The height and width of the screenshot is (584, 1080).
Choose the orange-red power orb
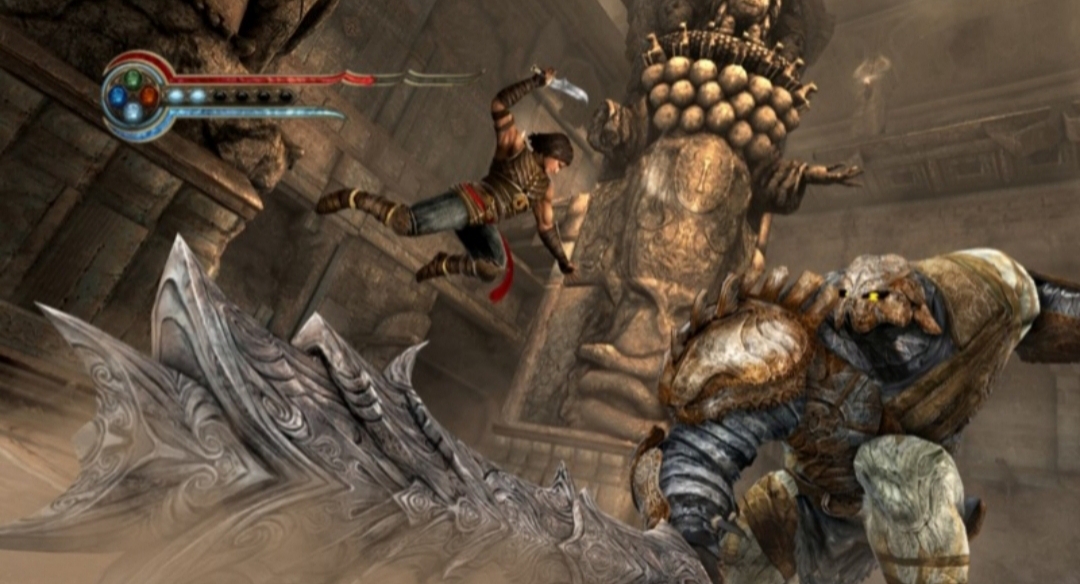tap(149, 96)
